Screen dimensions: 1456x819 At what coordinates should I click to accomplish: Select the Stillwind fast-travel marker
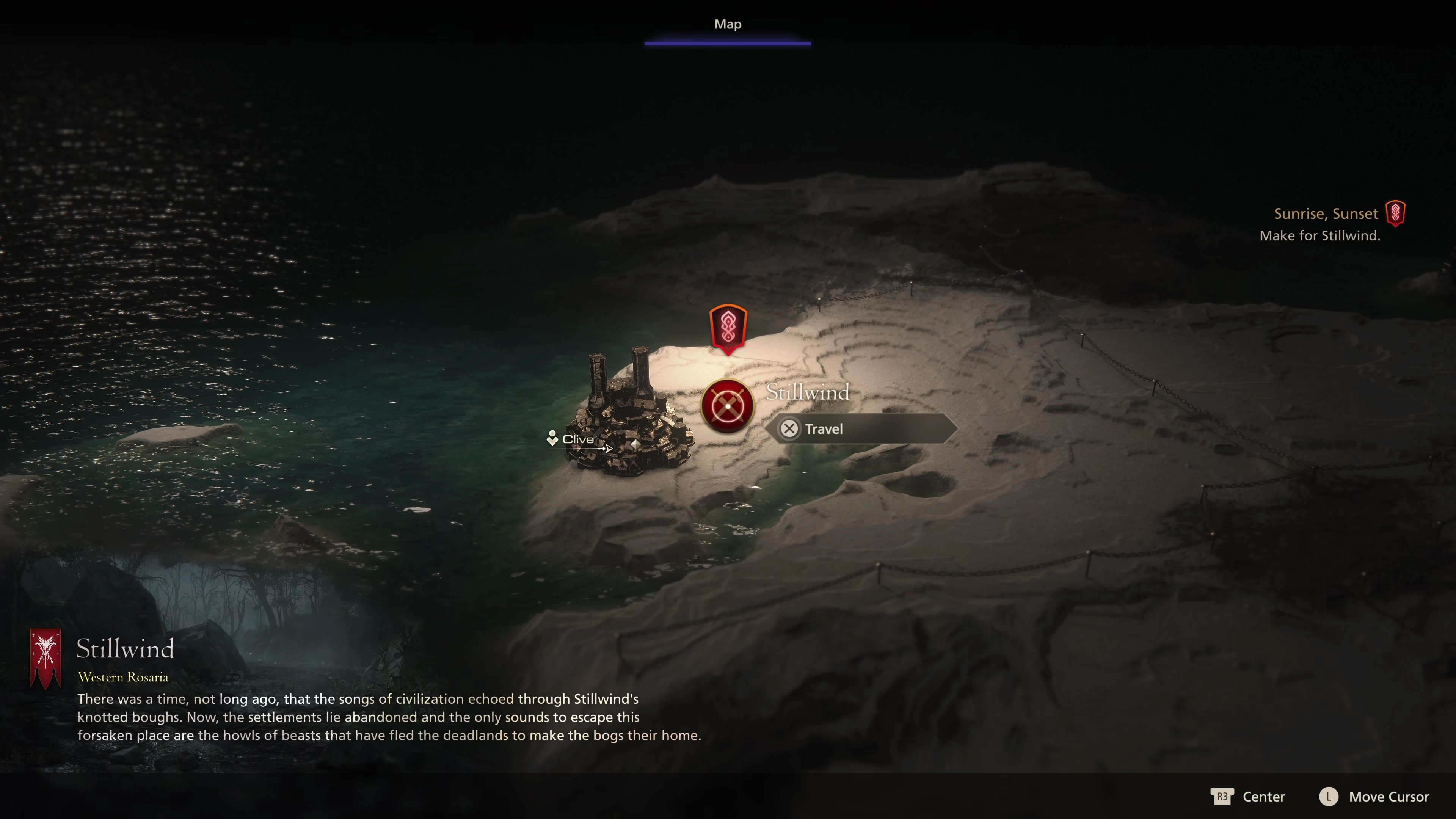click(x=728, y=406)
